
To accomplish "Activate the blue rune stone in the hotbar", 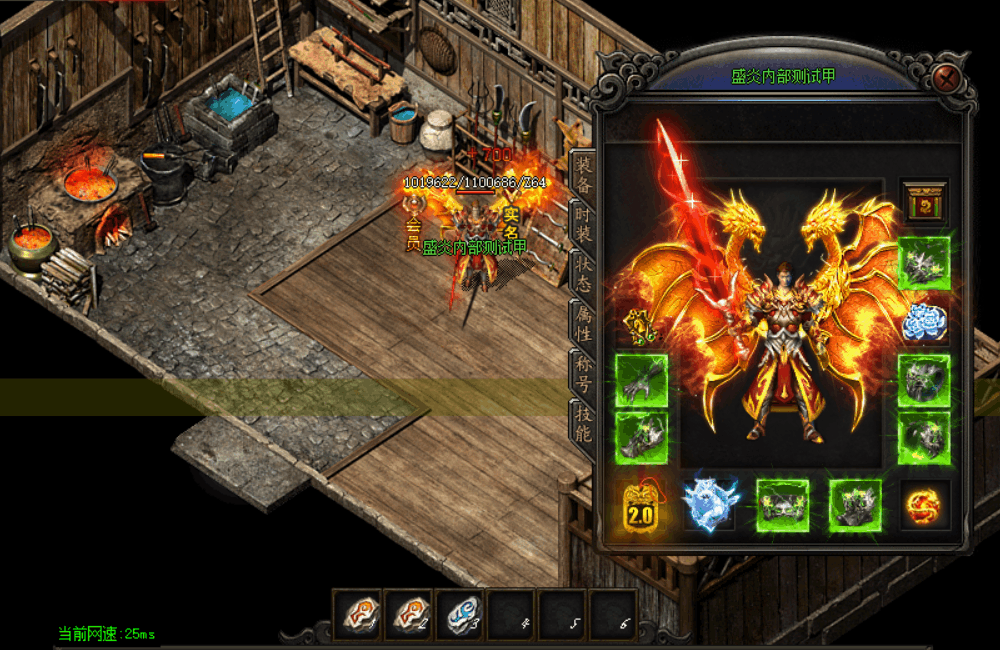I will [x=459, y=613].
